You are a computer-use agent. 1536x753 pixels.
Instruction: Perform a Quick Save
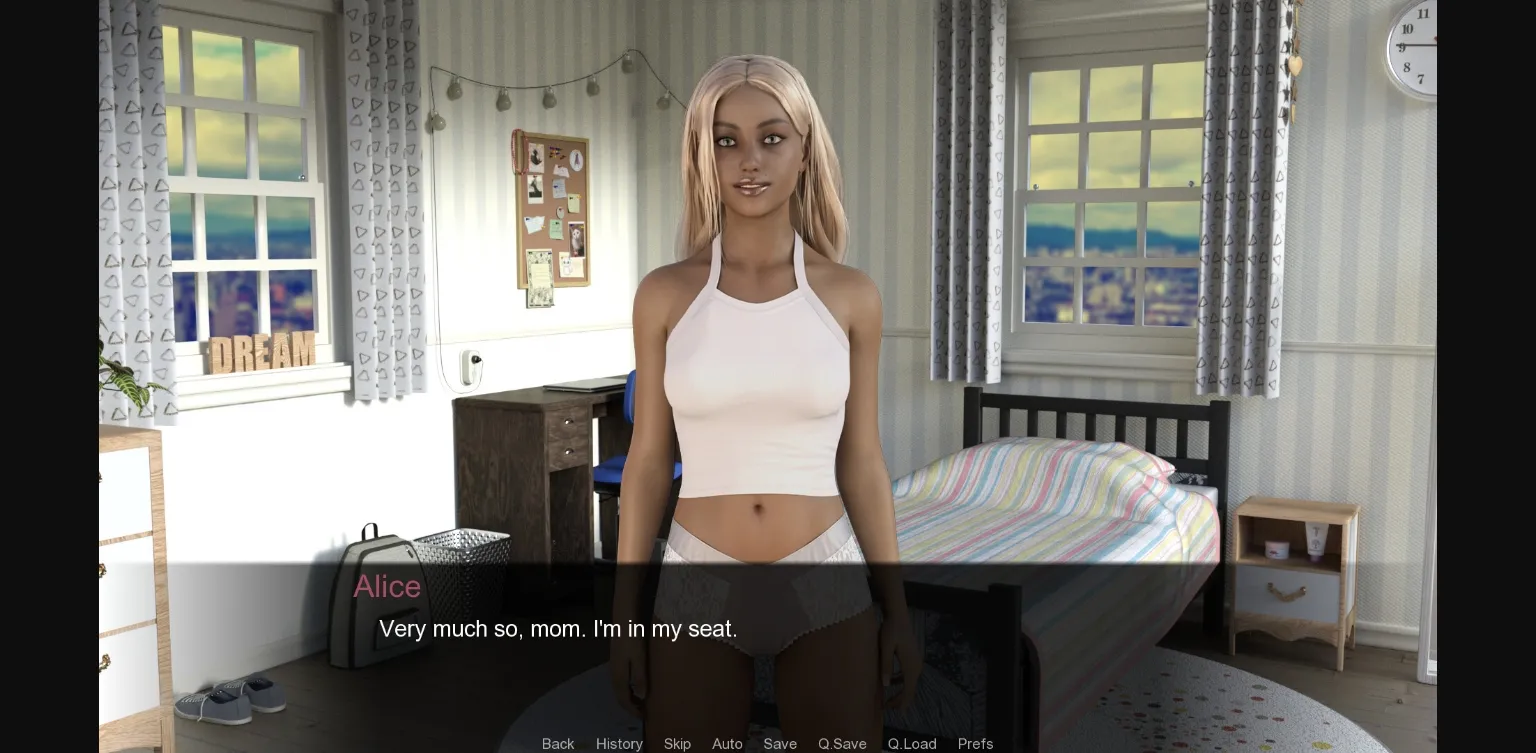click(841, 744)
